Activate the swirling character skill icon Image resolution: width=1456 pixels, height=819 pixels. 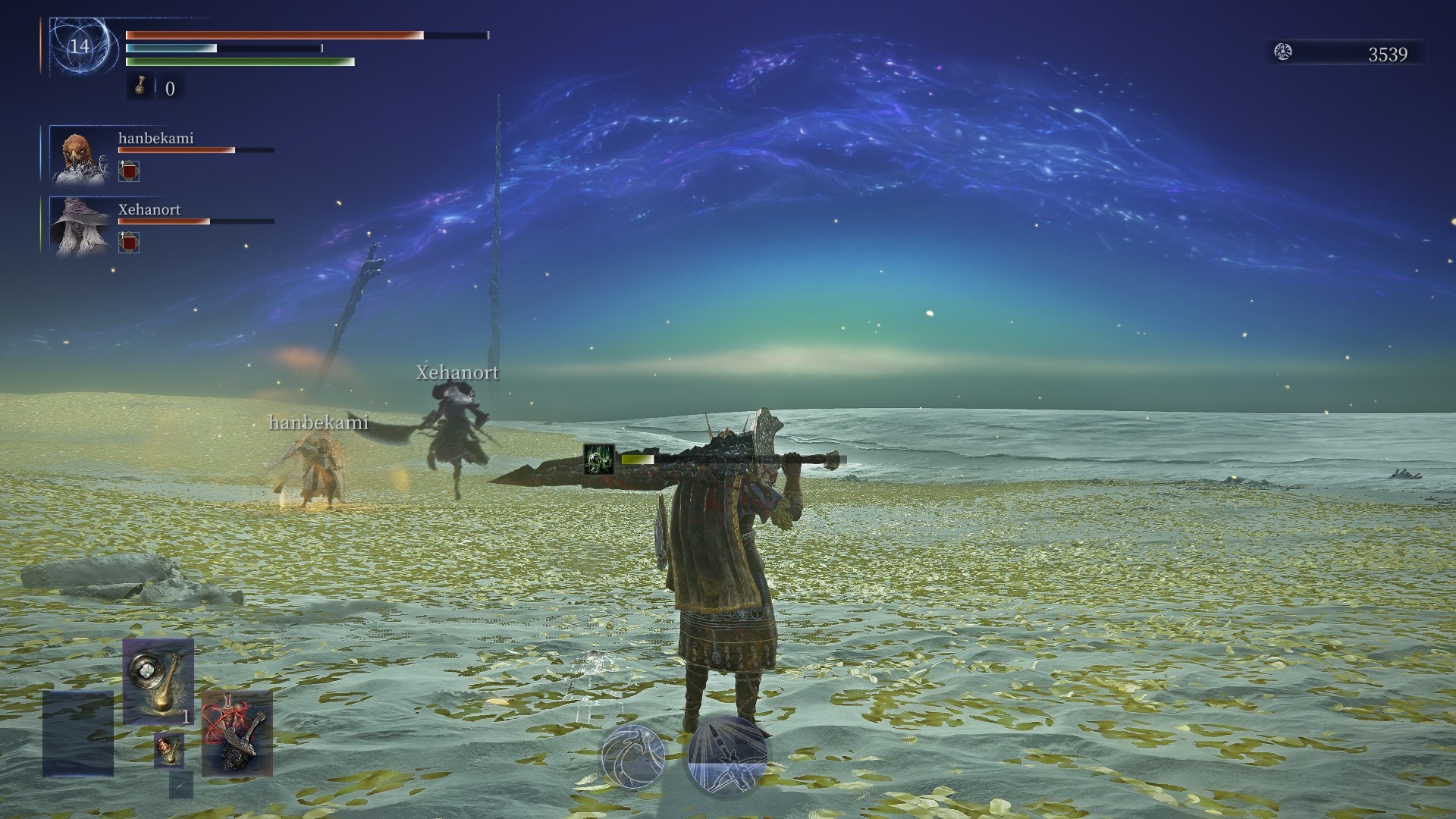[x=633, y=755]
